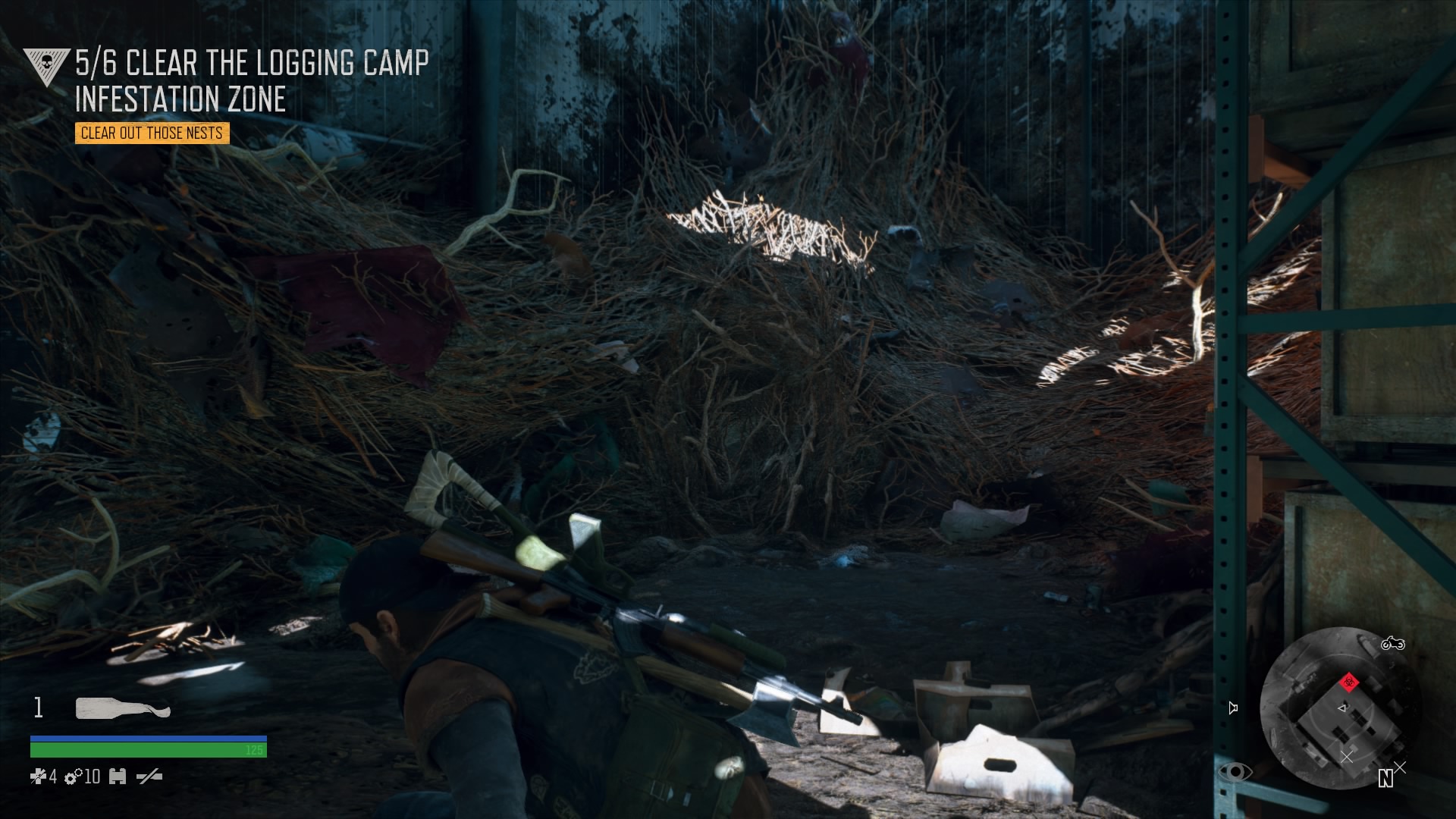Click the ammo count number 1
This screenshot has height=819, width=1456.
tap(38, 707)
